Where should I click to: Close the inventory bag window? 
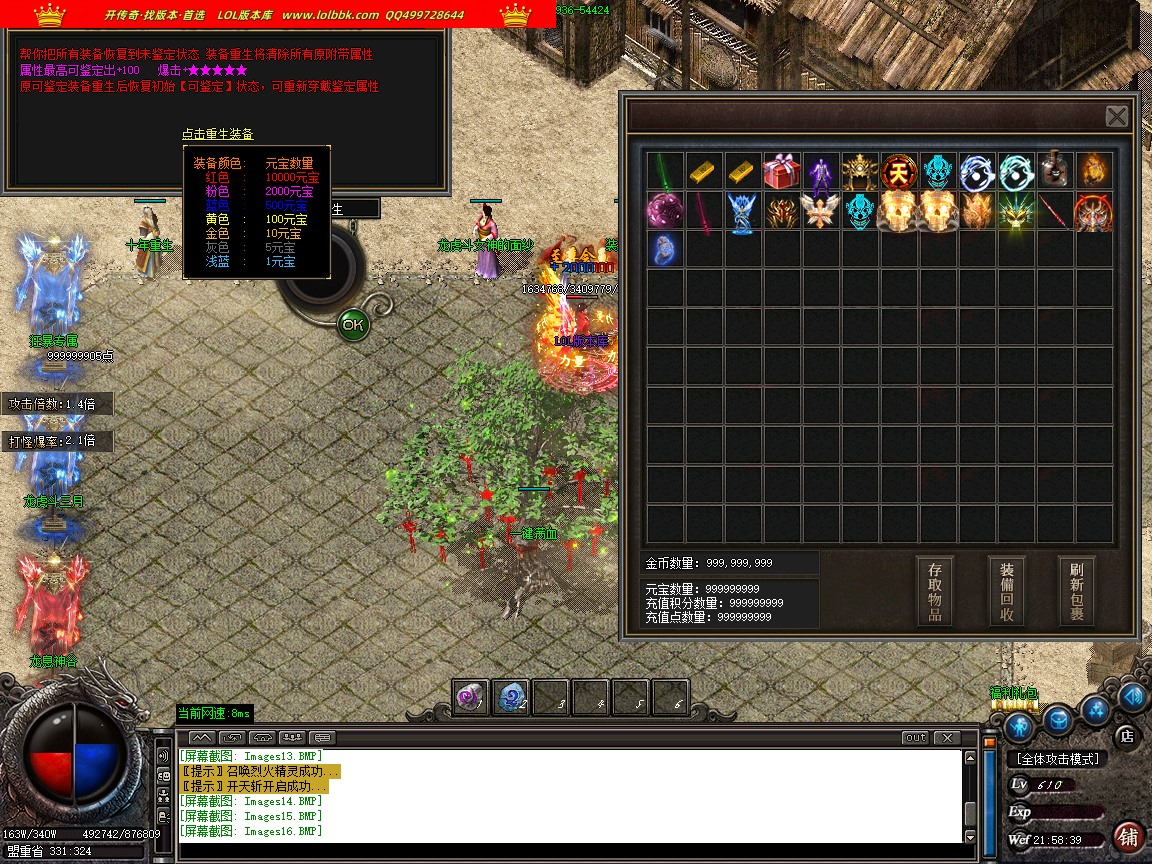[x=1117, y=116]
